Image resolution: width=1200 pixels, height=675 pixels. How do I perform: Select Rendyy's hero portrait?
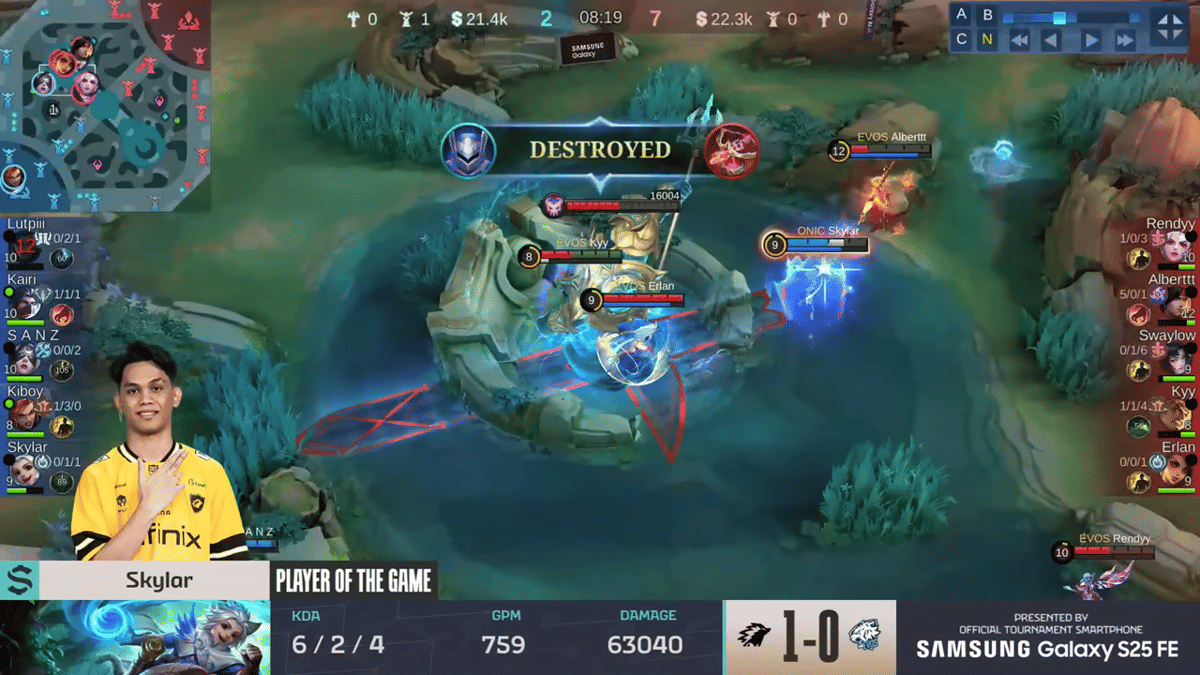coord(1176,247)
